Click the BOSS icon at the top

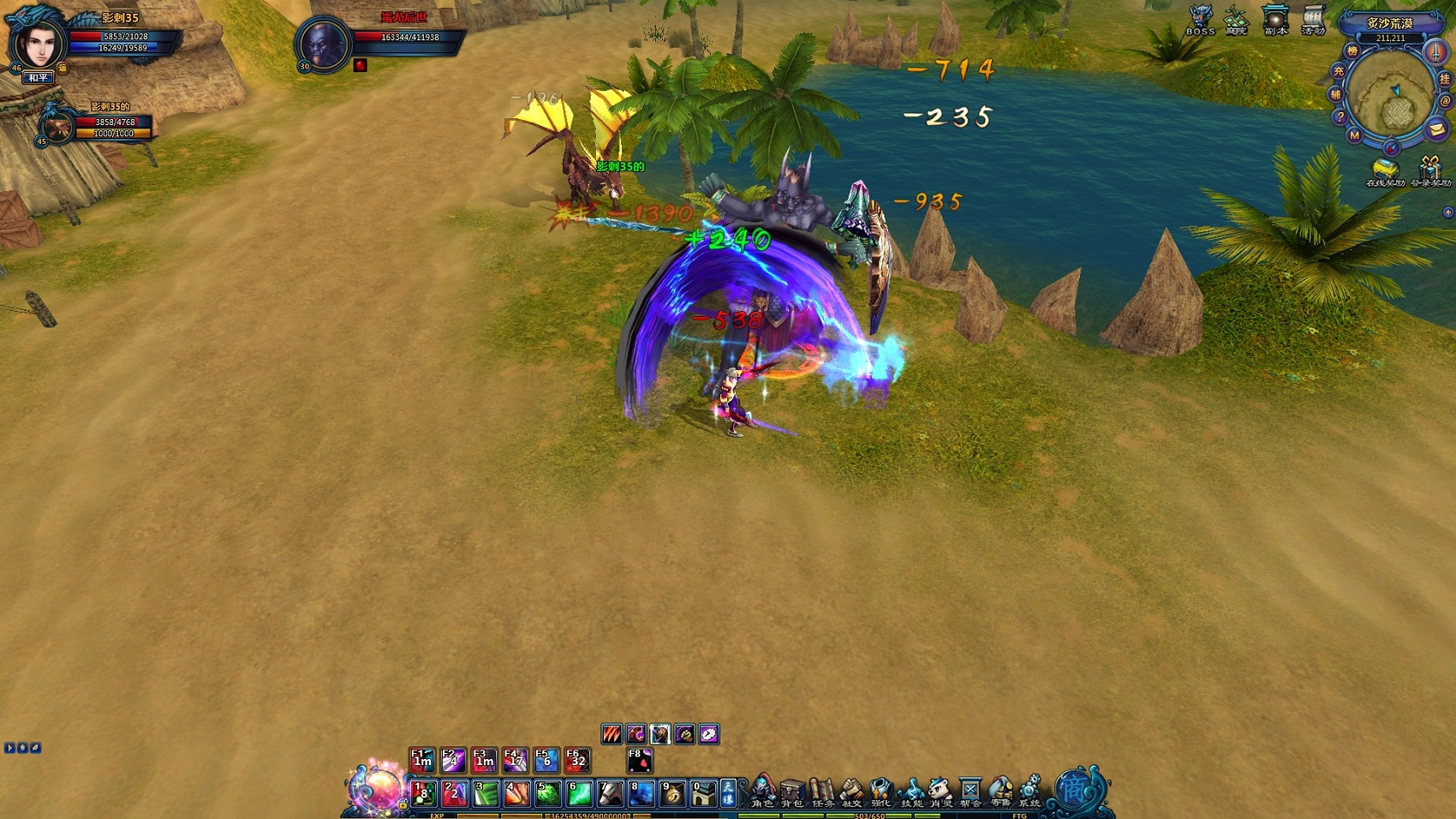point(1200,20)
